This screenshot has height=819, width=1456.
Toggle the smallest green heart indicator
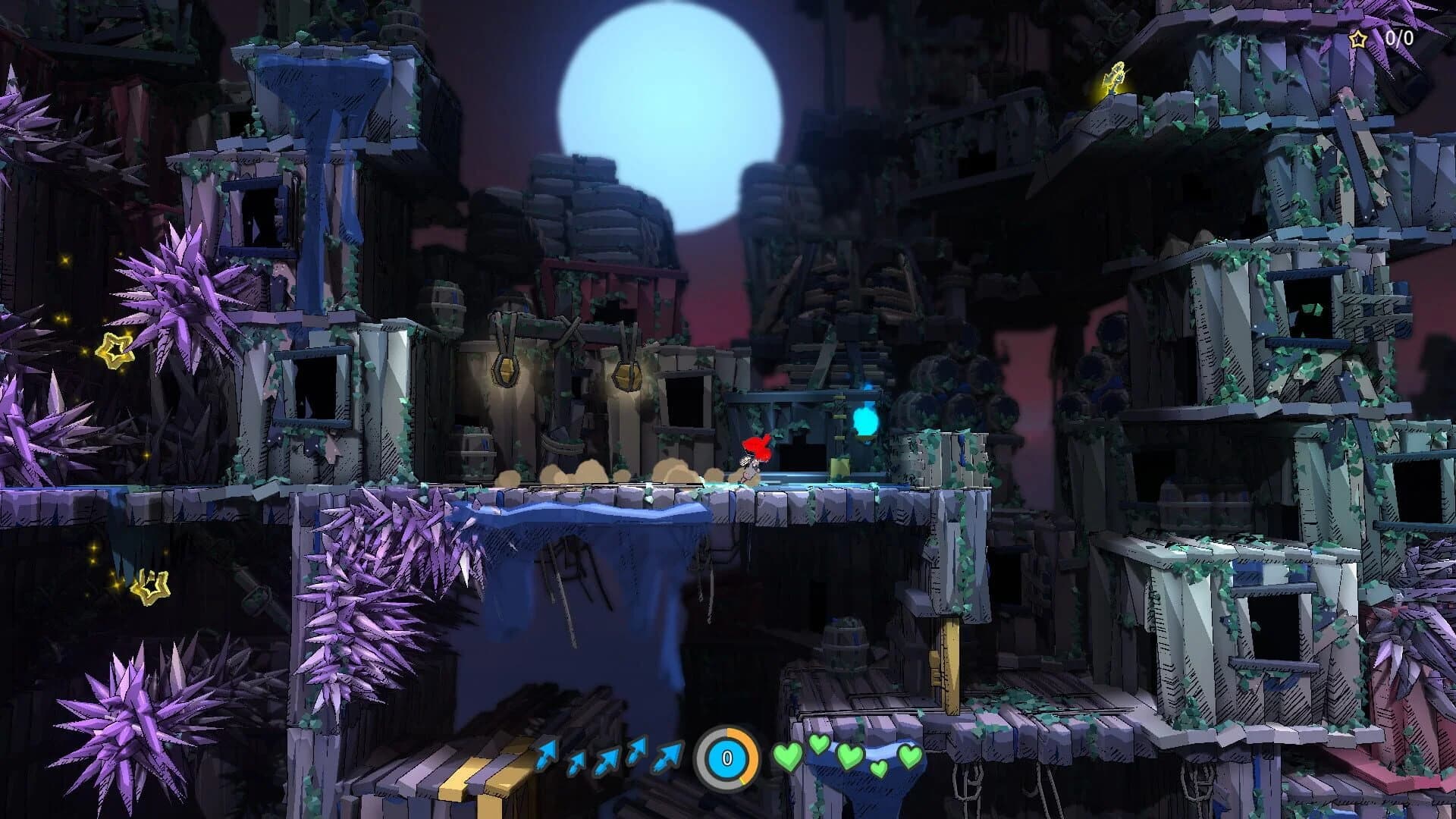coord(878,768)
